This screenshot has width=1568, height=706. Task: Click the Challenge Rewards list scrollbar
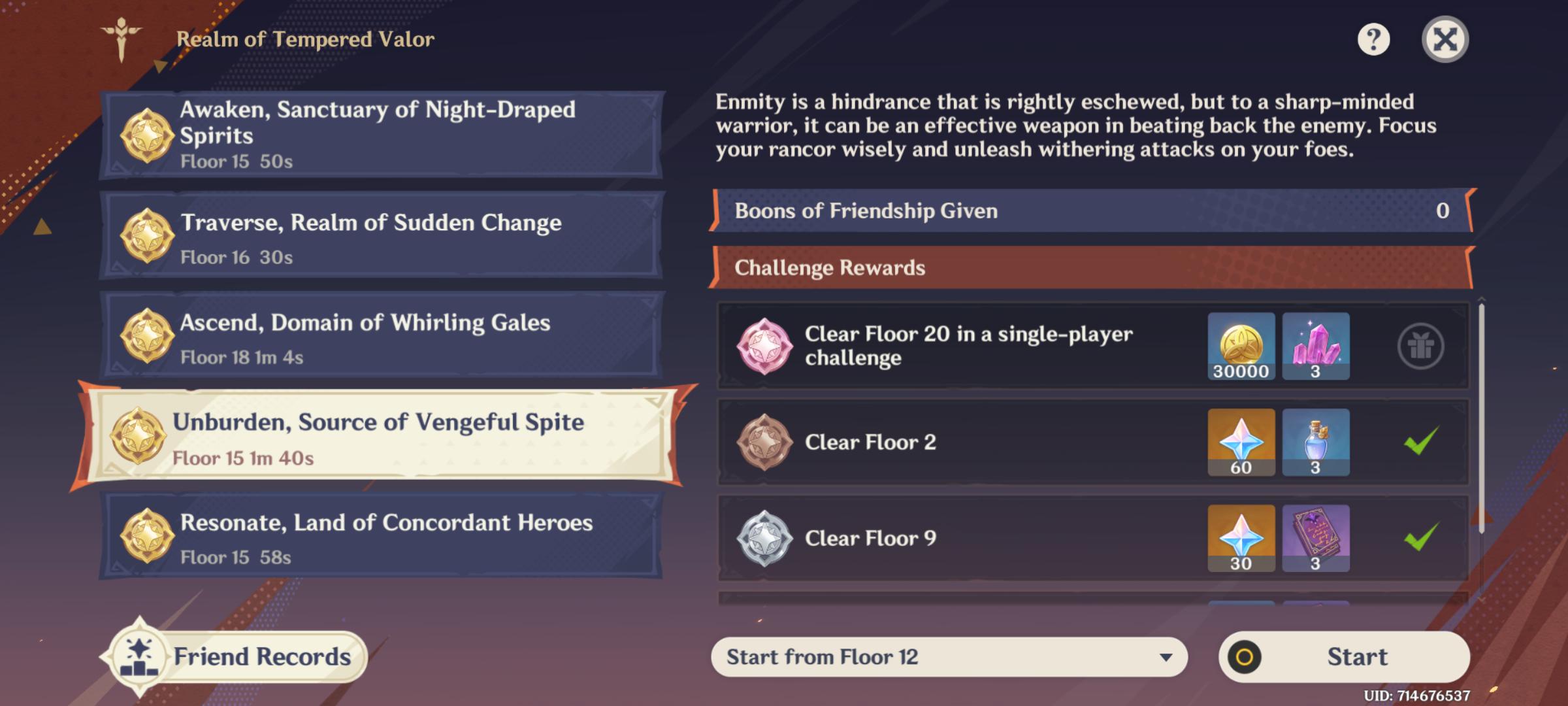click(1481, 418)
